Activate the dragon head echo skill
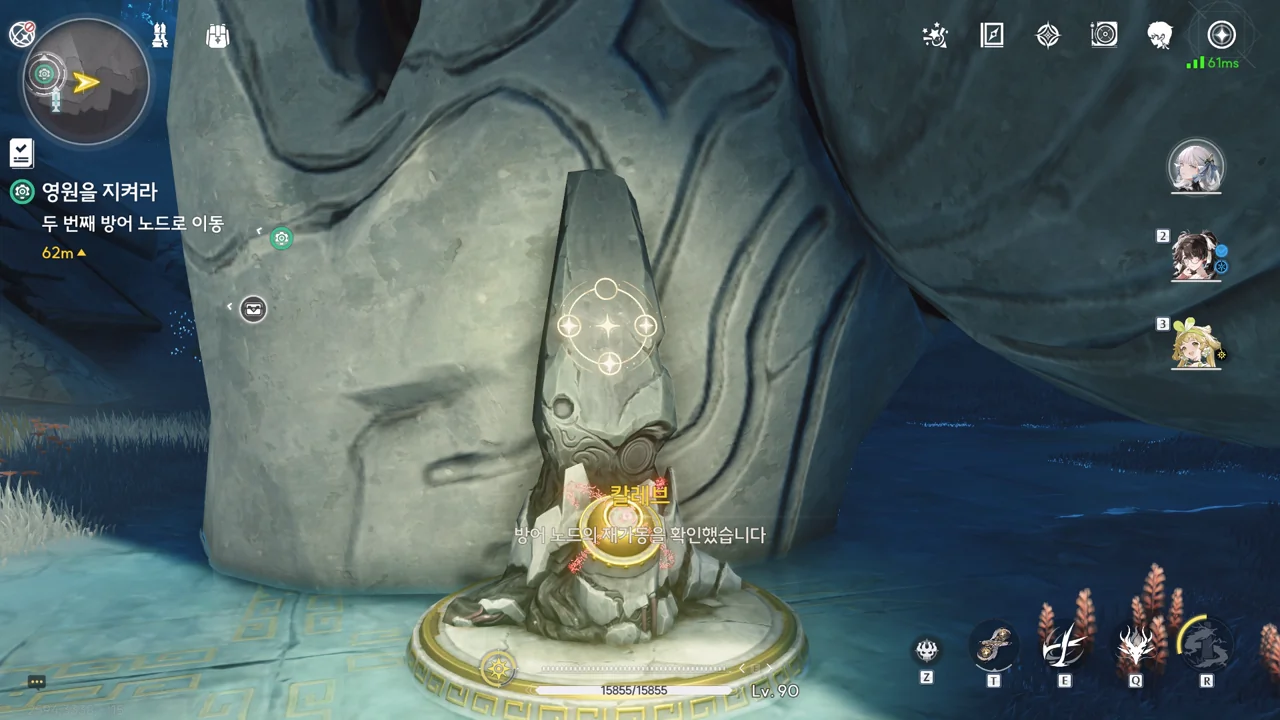Viewport: 1280px width, 720px height. pos(1136,647)
